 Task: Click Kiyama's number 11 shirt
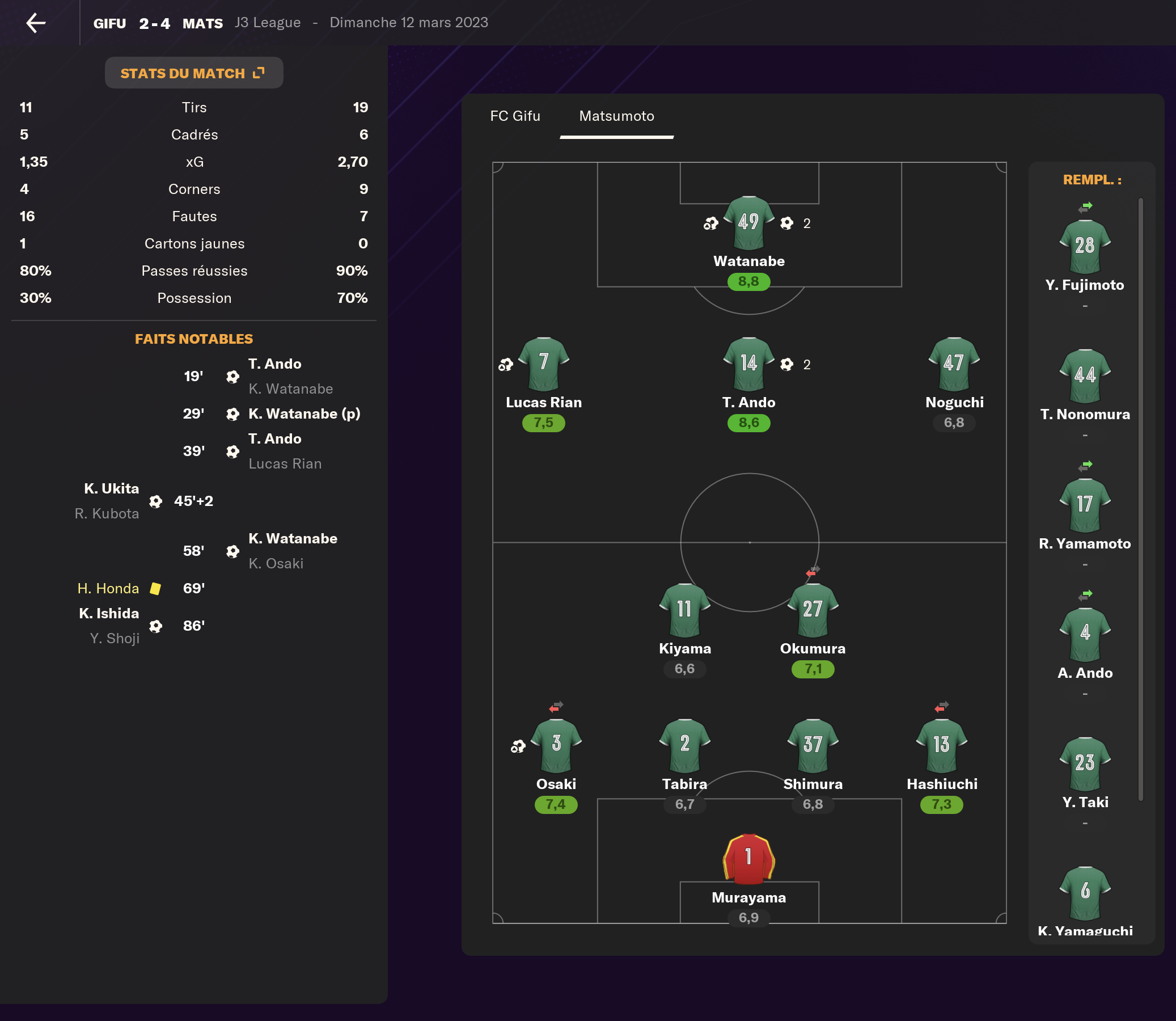tap(684, 610)
